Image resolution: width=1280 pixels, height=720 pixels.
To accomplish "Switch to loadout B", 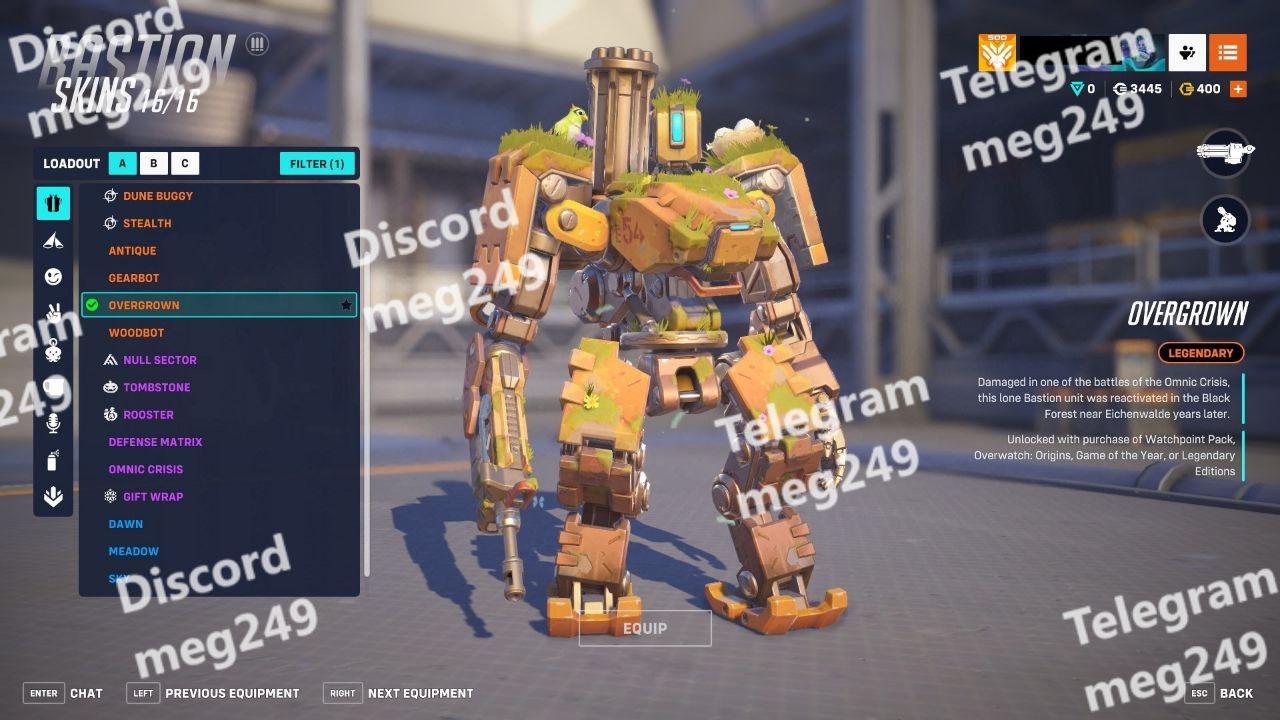I will [x=154, y=164].
